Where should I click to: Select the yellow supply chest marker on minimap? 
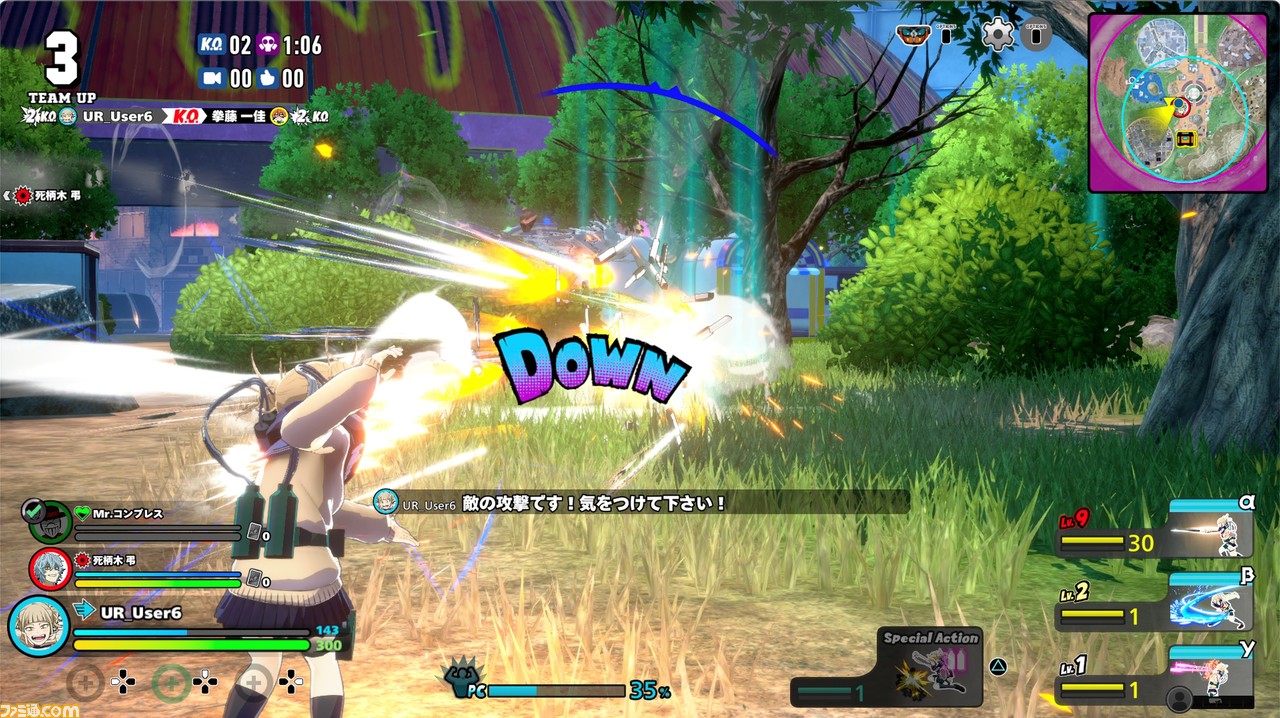1187,139
